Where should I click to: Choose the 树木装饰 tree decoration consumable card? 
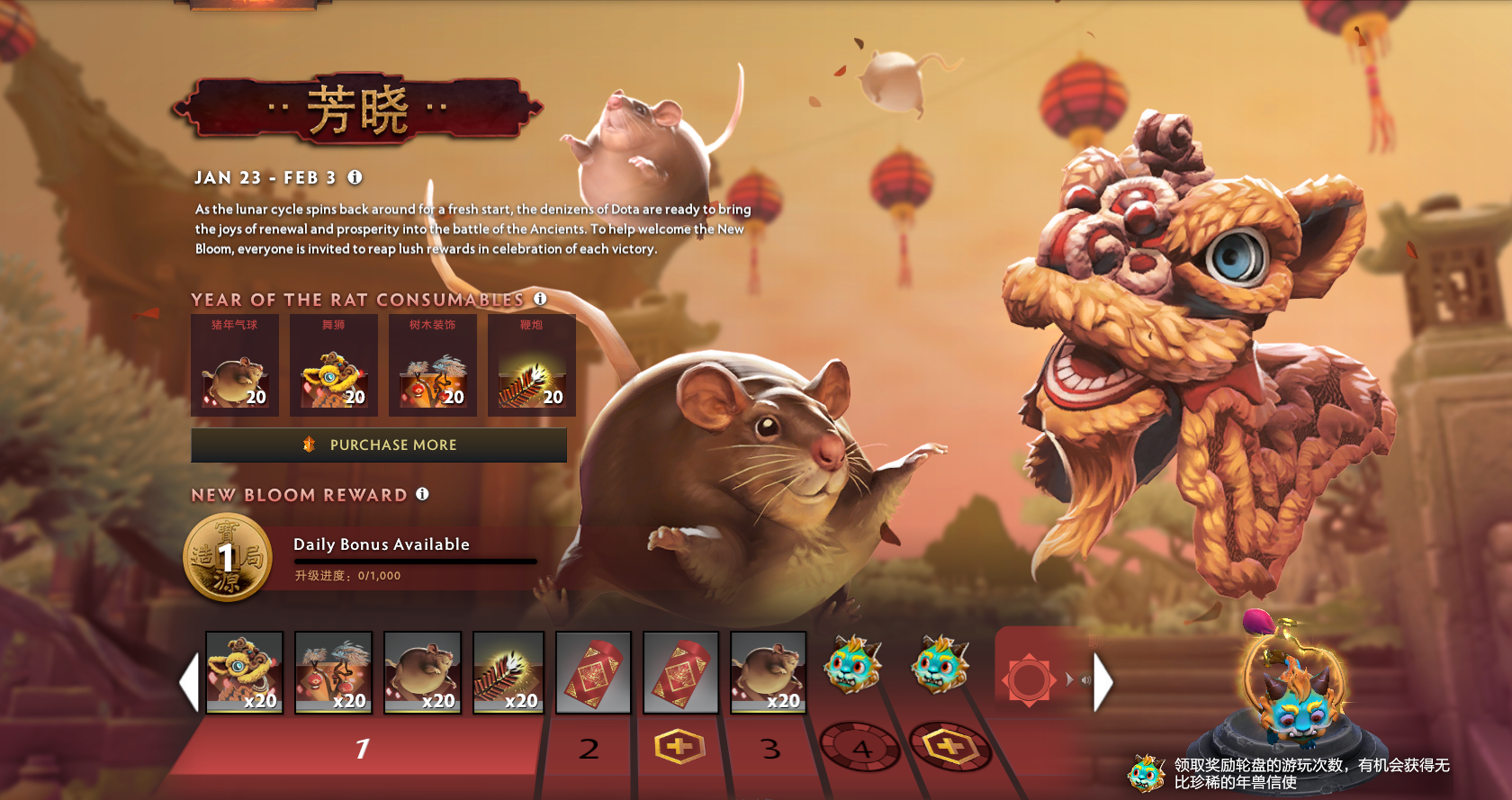pyautogui.click(x=433, y=364)
